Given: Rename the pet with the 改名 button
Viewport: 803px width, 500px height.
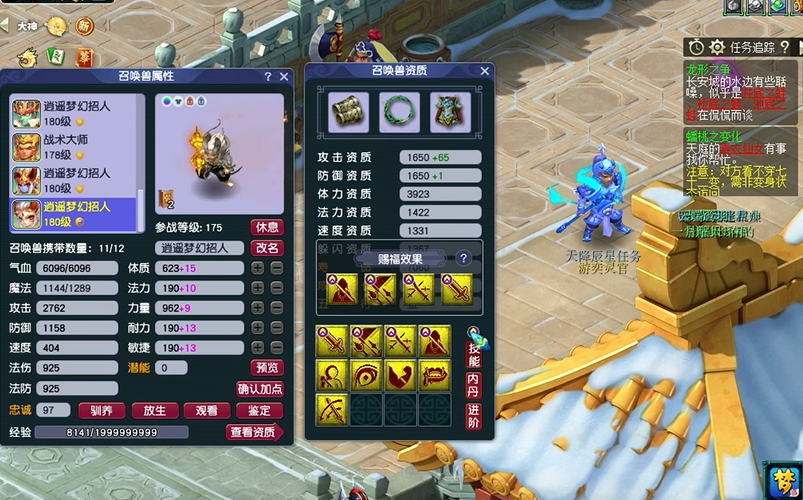Looking at the screenshot, I should click(267, 247).
